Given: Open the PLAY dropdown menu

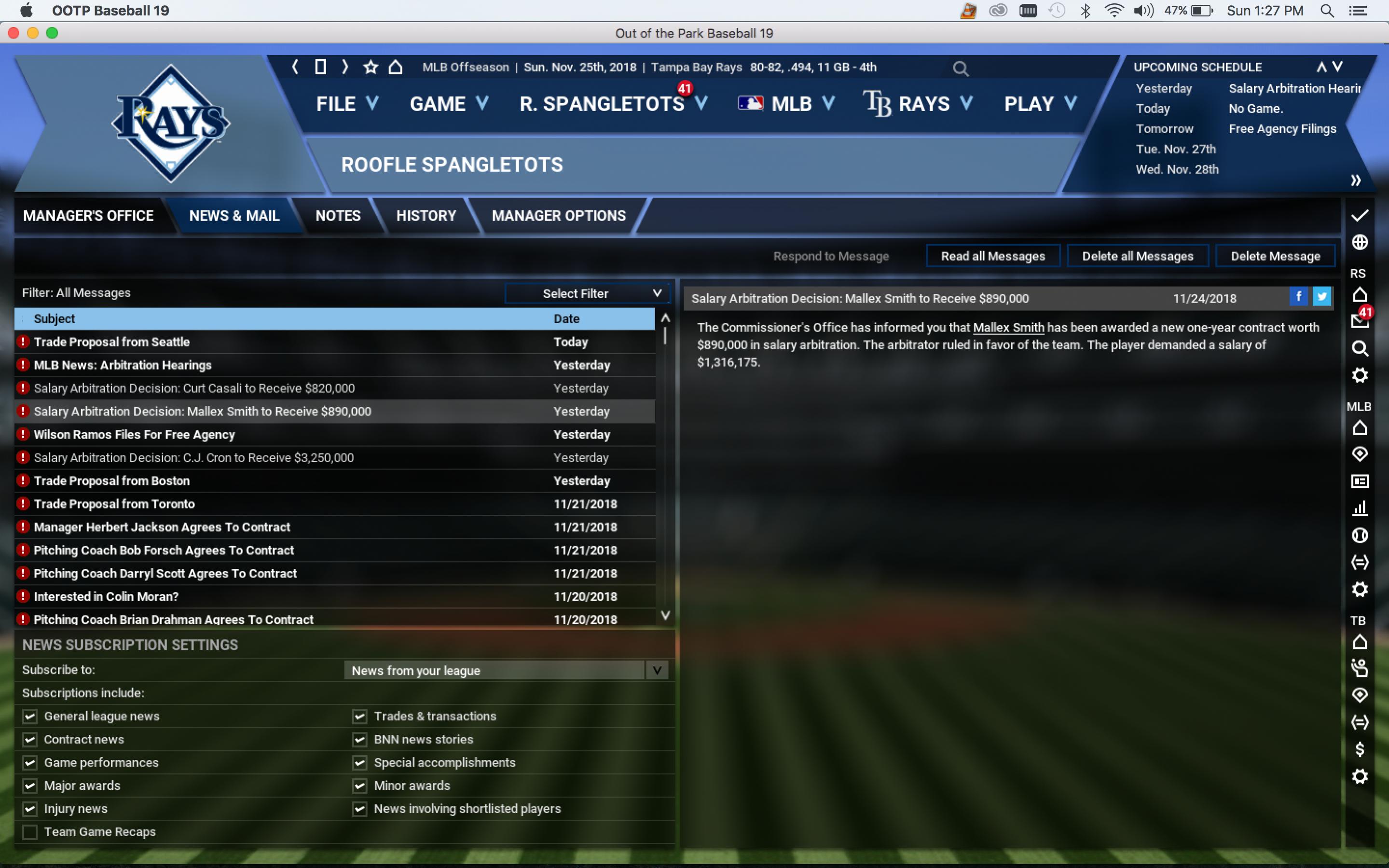Looking at the screenshot, I should 1039,104.
